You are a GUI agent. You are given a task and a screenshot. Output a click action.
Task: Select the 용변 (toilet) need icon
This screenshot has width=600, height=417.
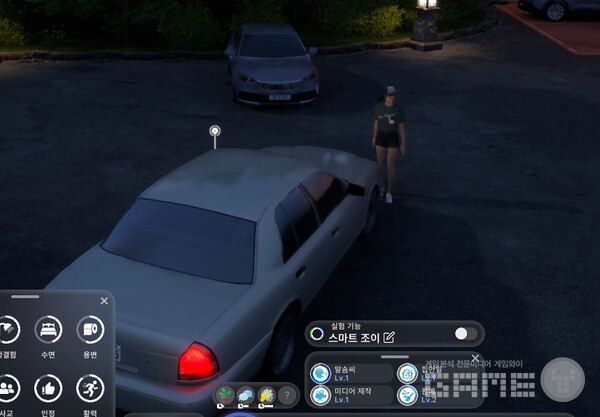pos(91,329)
